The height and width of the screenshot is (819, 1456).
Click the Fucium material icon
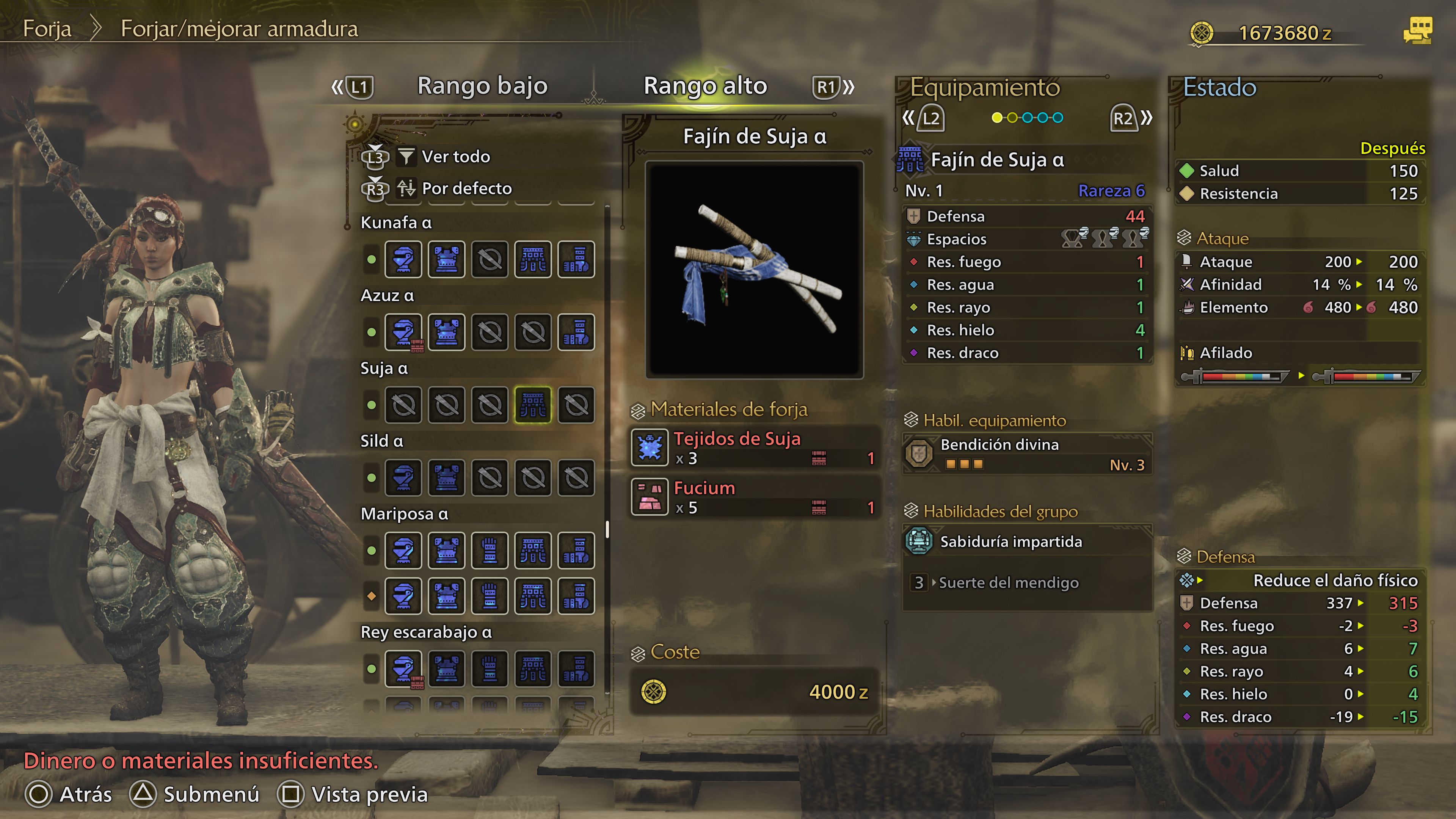(x=651, y=497)
